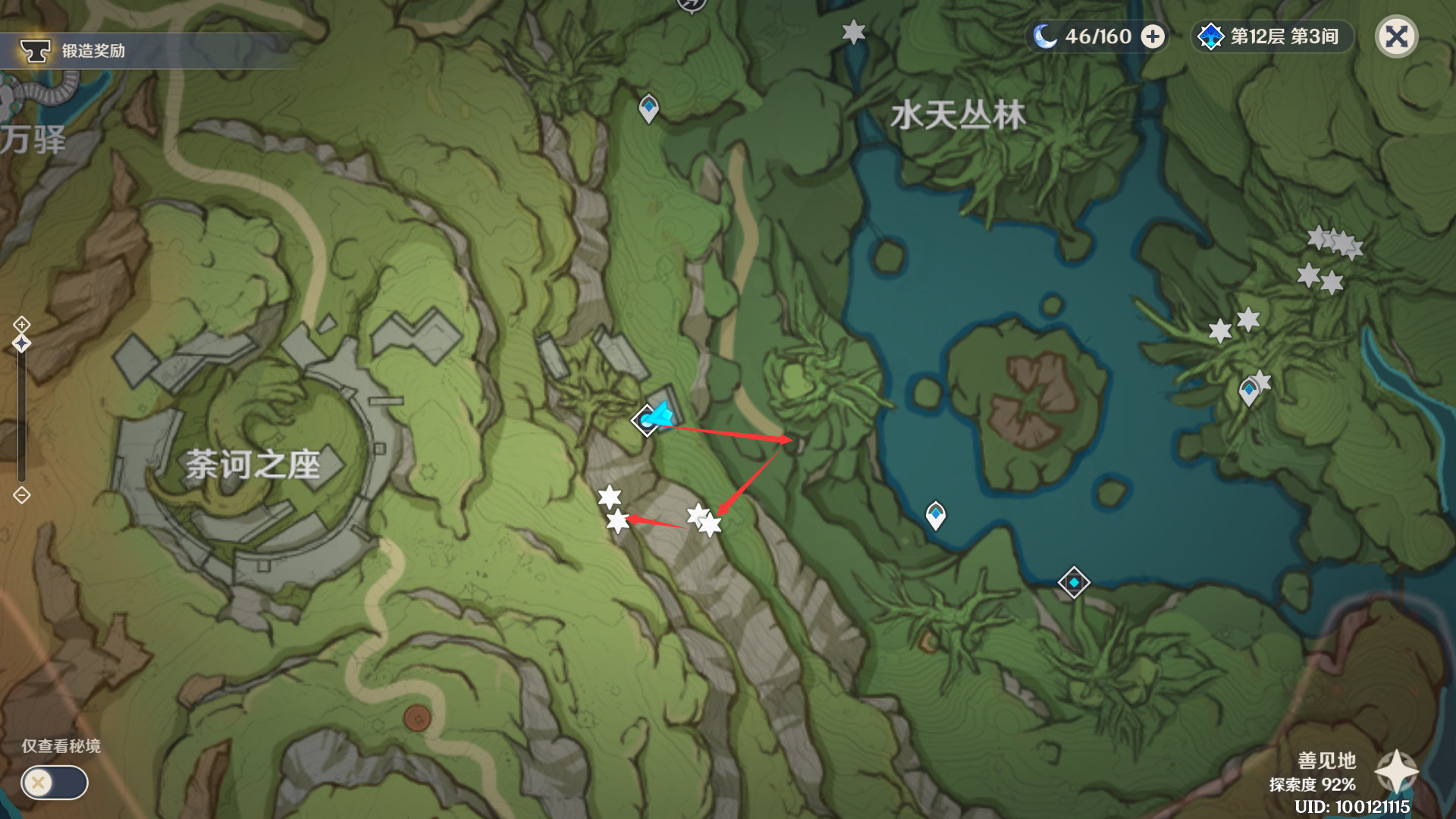1456x819 pixels.
Task: Zoom out the map with minus button
Action: [21, 495]
